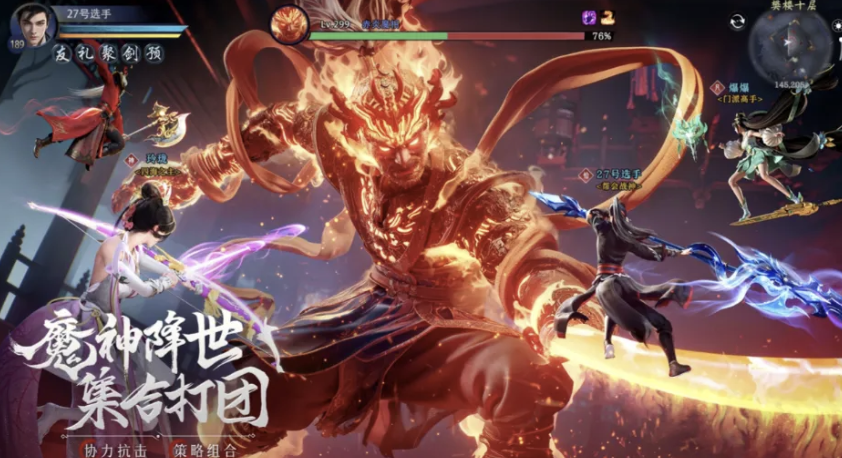Click the refresh arrows beside the minimap

pyautogui.click(x=737, y=22)
